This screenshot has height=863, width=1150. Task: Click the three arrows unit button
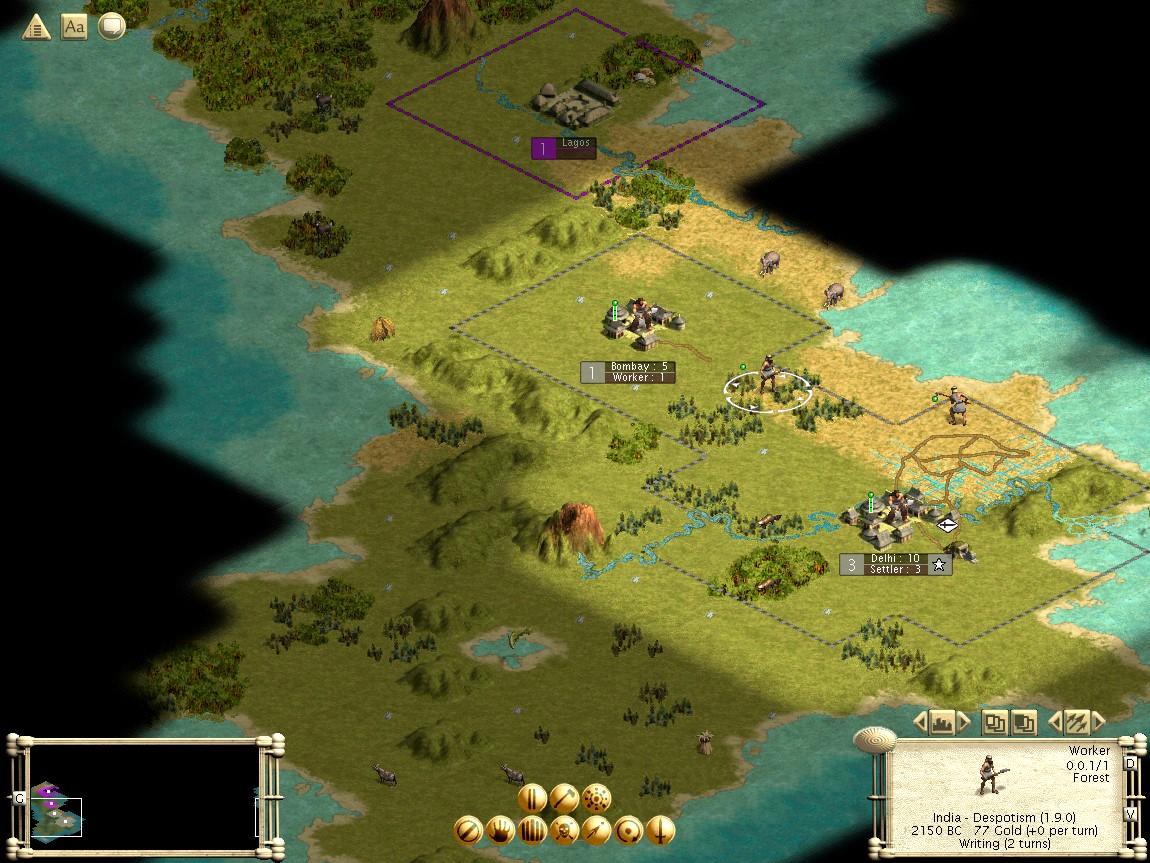[x=1076, y=722]
